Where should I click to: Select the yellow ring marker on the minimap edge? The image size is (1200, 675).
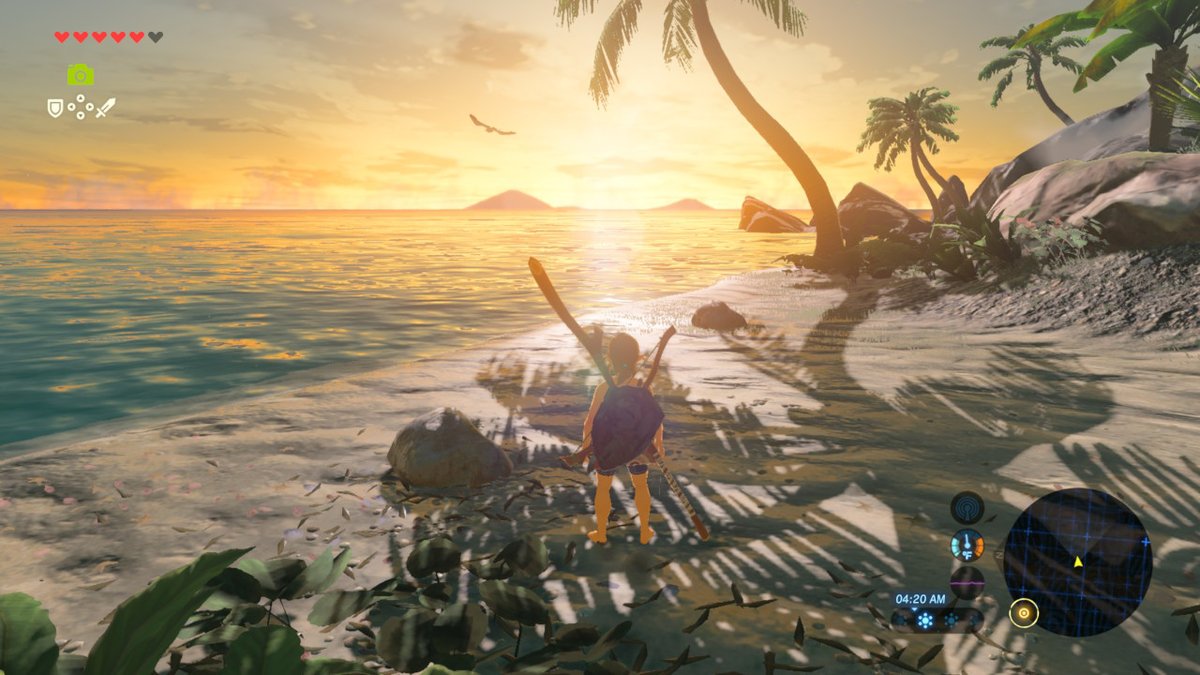[x=1023, y=612]
